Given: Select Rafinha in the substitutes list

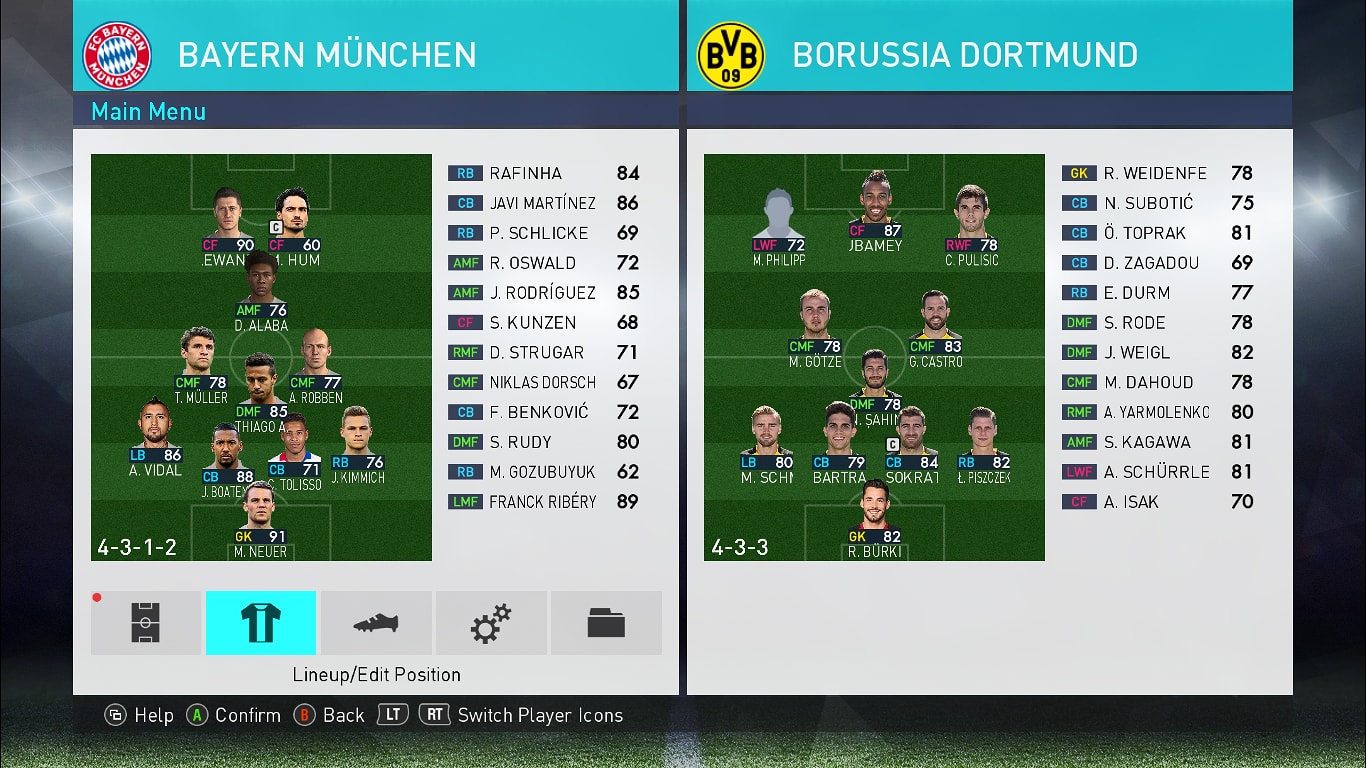Looking at the screenshot, I should coord(543,173).
